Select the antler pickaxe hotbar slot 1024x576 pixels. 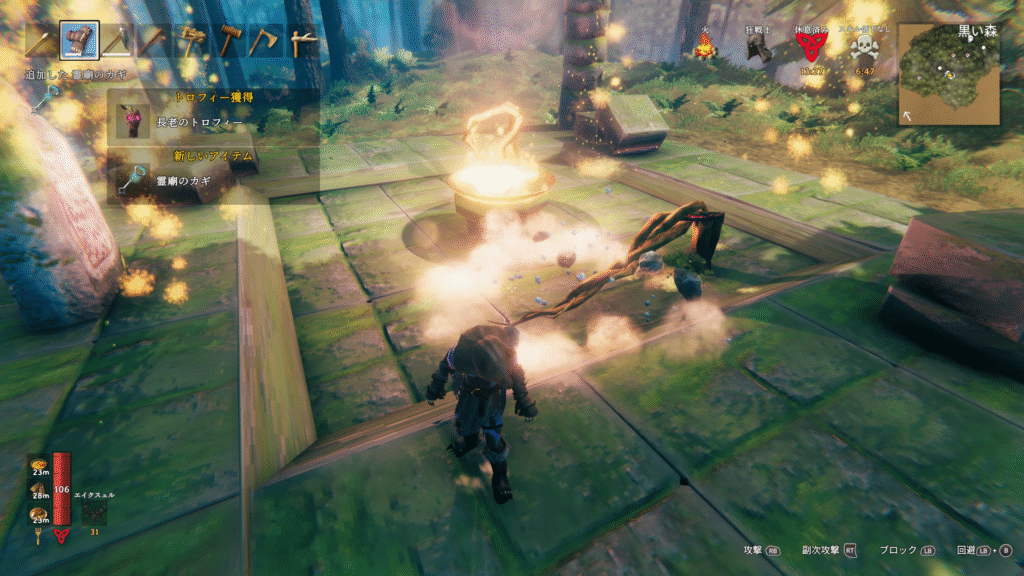click(x=300, y=41)
